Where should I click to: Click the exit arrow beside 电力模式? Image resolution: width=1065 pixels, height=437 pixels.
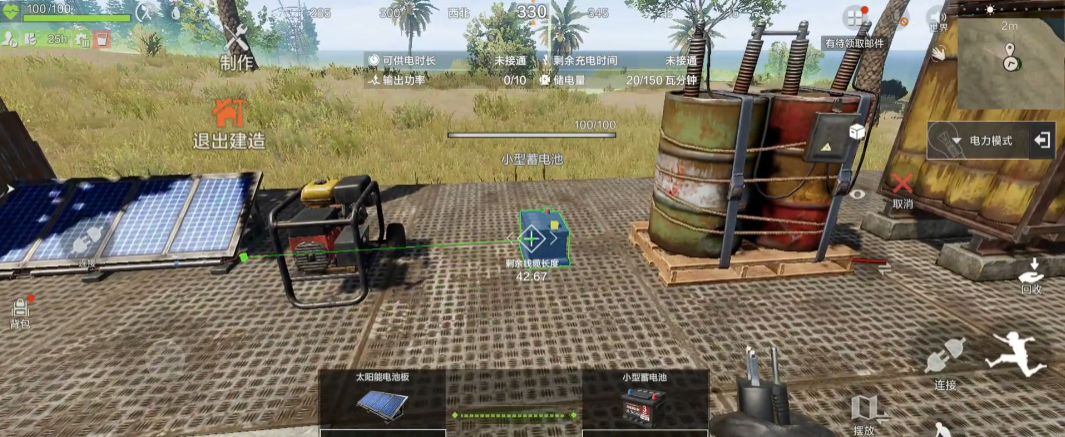tap(1041, 140)
